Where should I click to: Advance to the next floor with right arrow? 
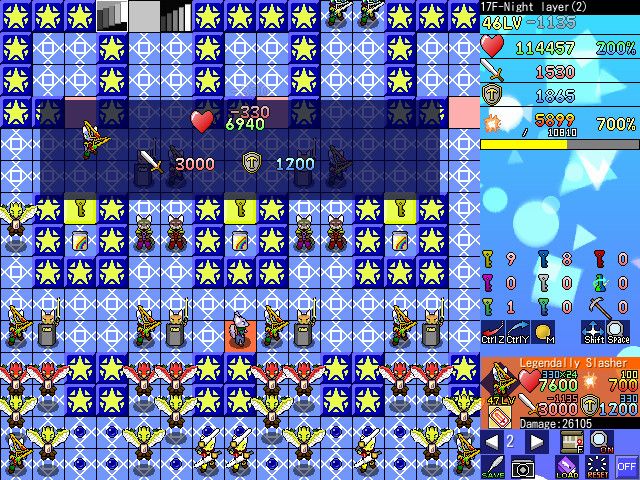point(537,442)
